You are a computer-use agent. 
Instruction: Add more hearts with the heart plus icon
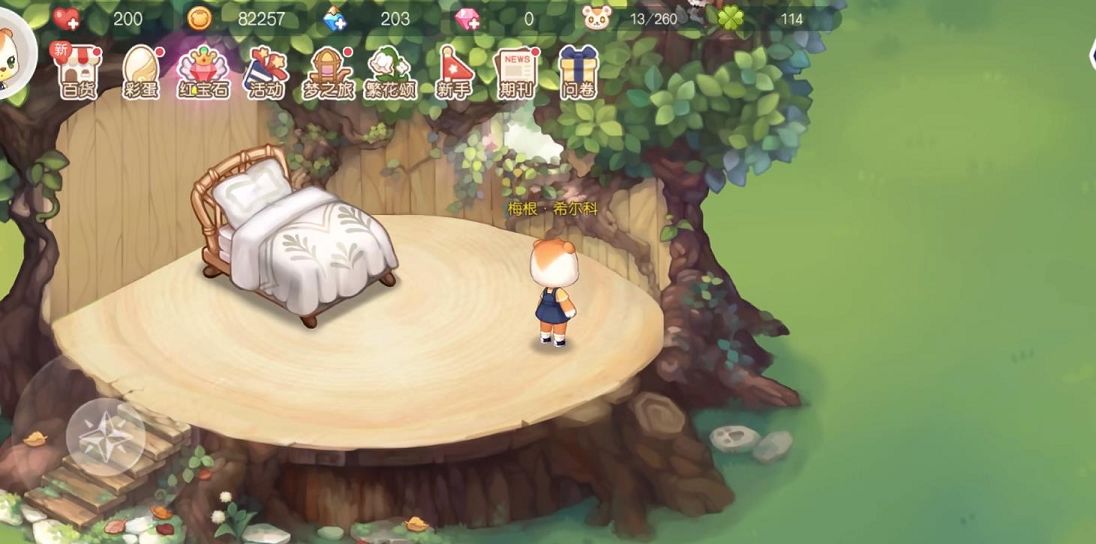pyautogui.click(x=67, y=18)
